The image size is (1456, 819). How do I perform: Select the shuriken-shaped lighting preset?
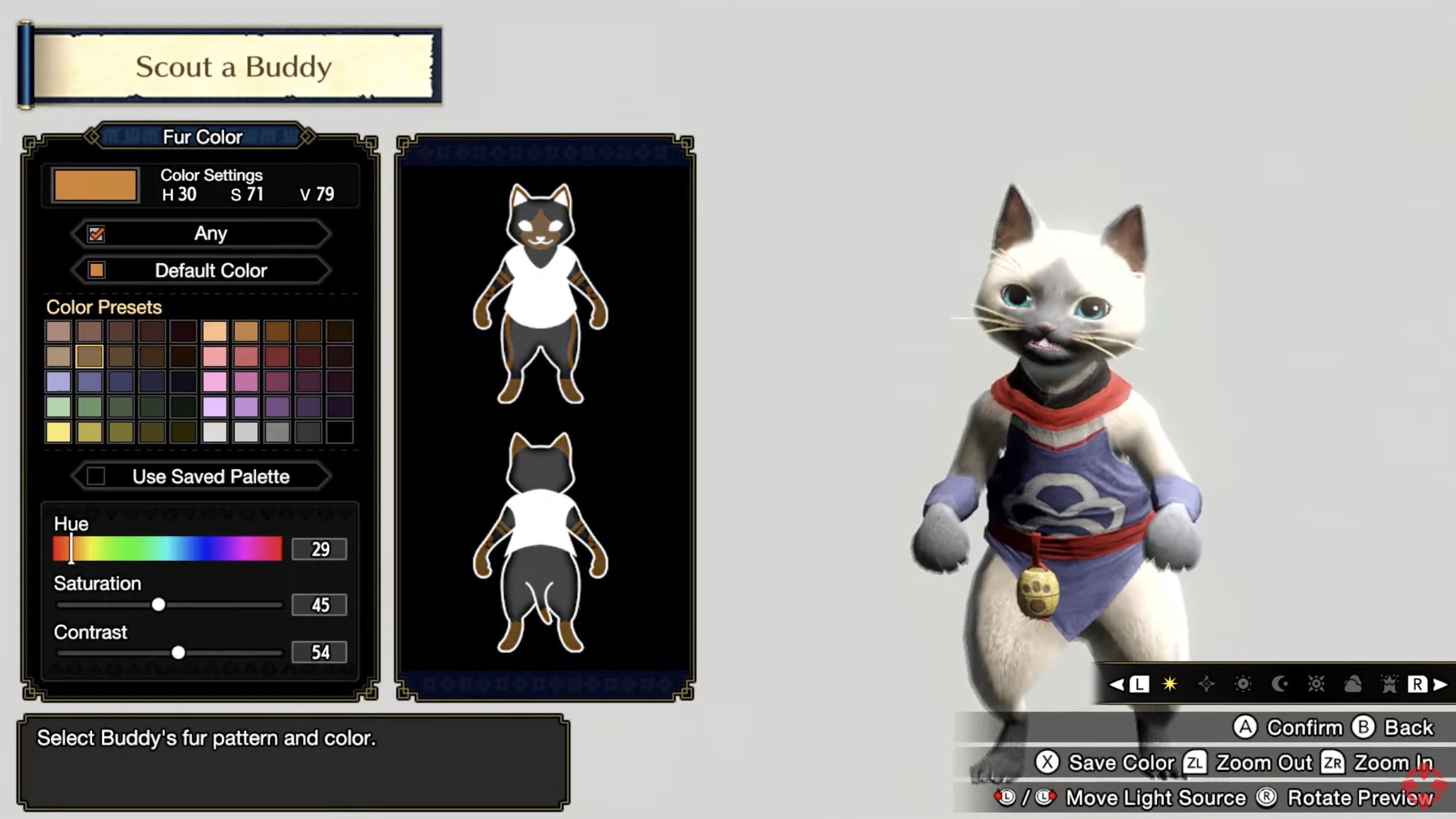[1206, 685]
